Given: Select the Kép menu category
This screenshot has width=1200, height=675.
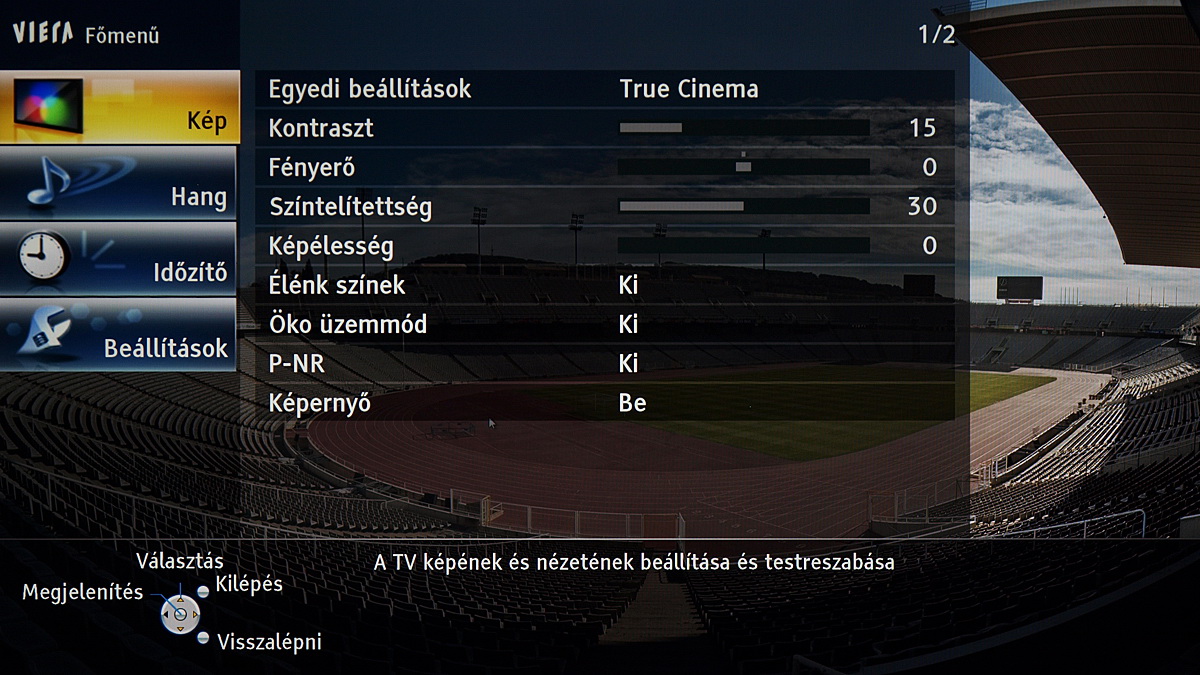Looking at the screenshot, I should [x=120, y=107].
